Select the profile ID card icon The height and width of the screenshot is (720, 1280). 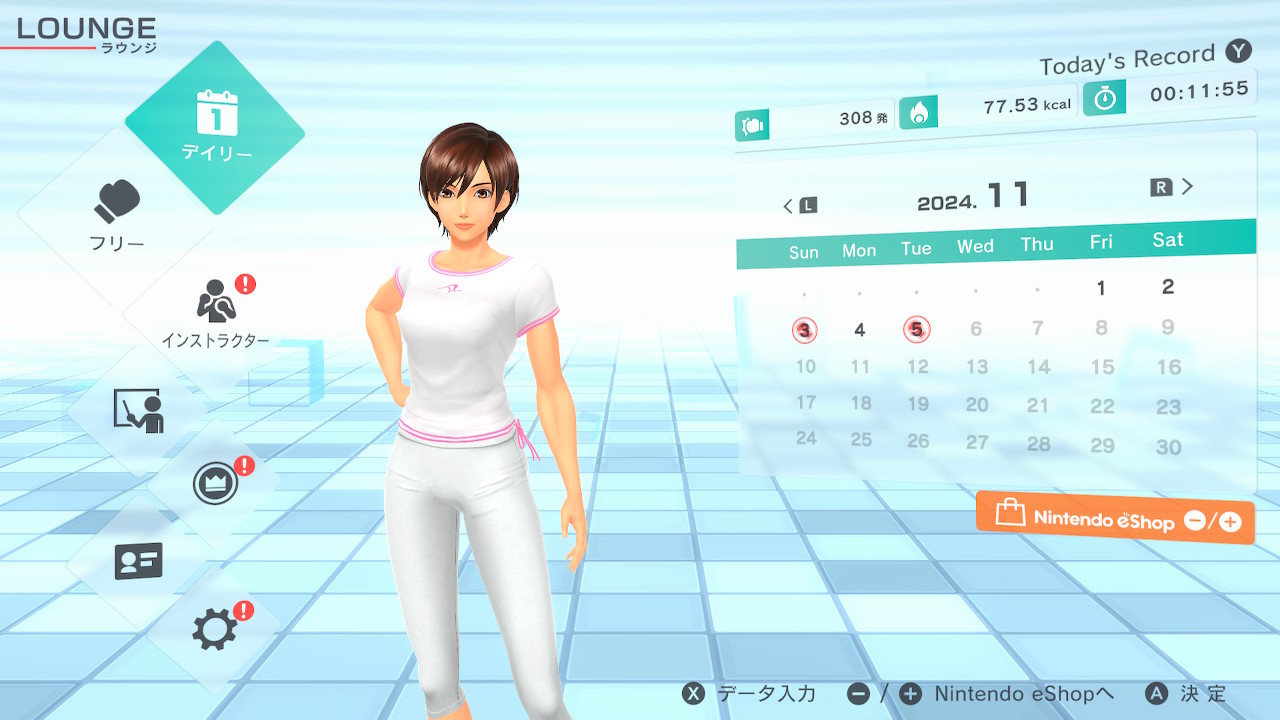pyautogui.click(x=138, y=561)
